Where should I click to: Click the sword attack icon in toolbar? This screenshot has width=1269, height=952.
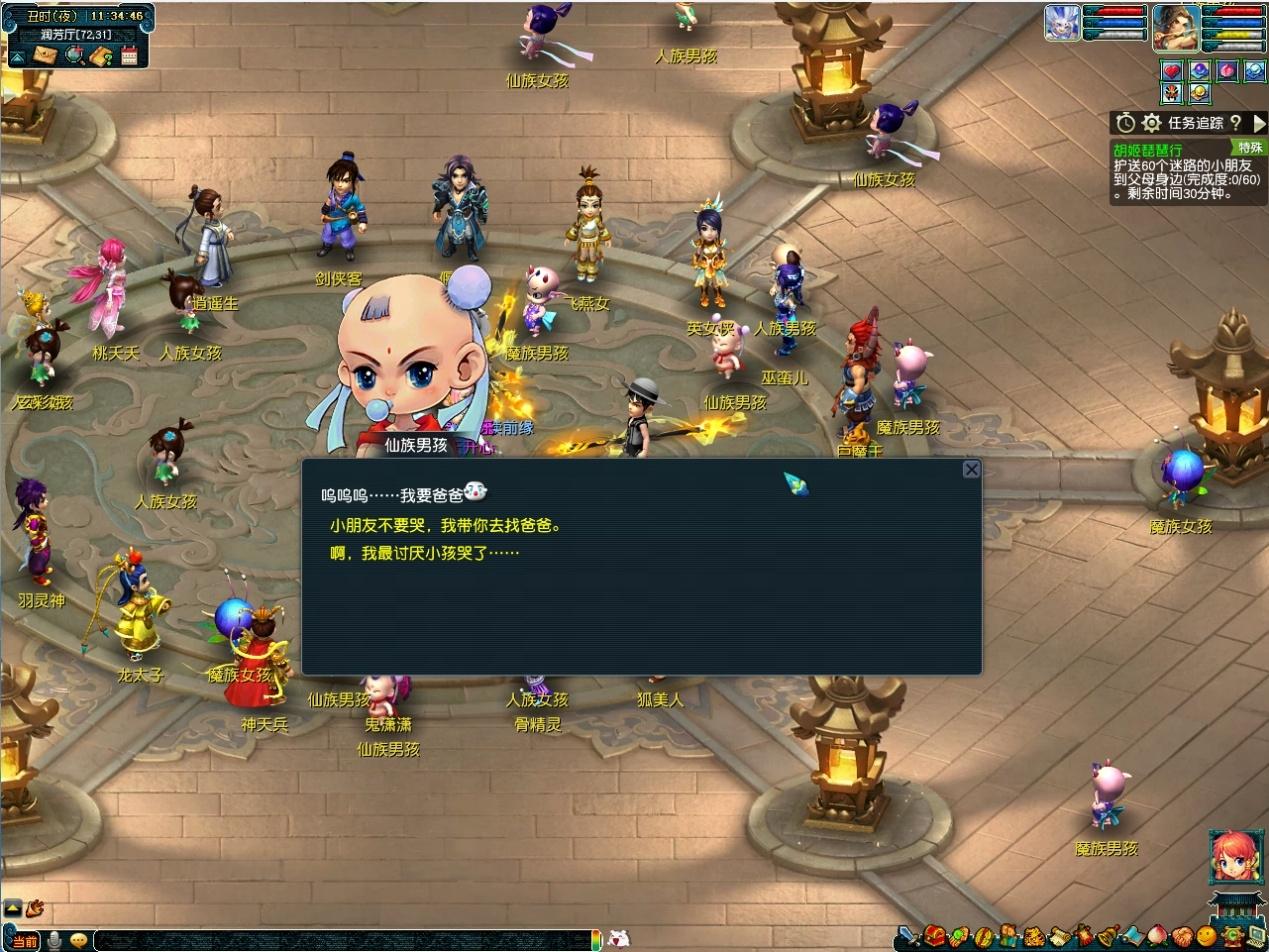907,938
